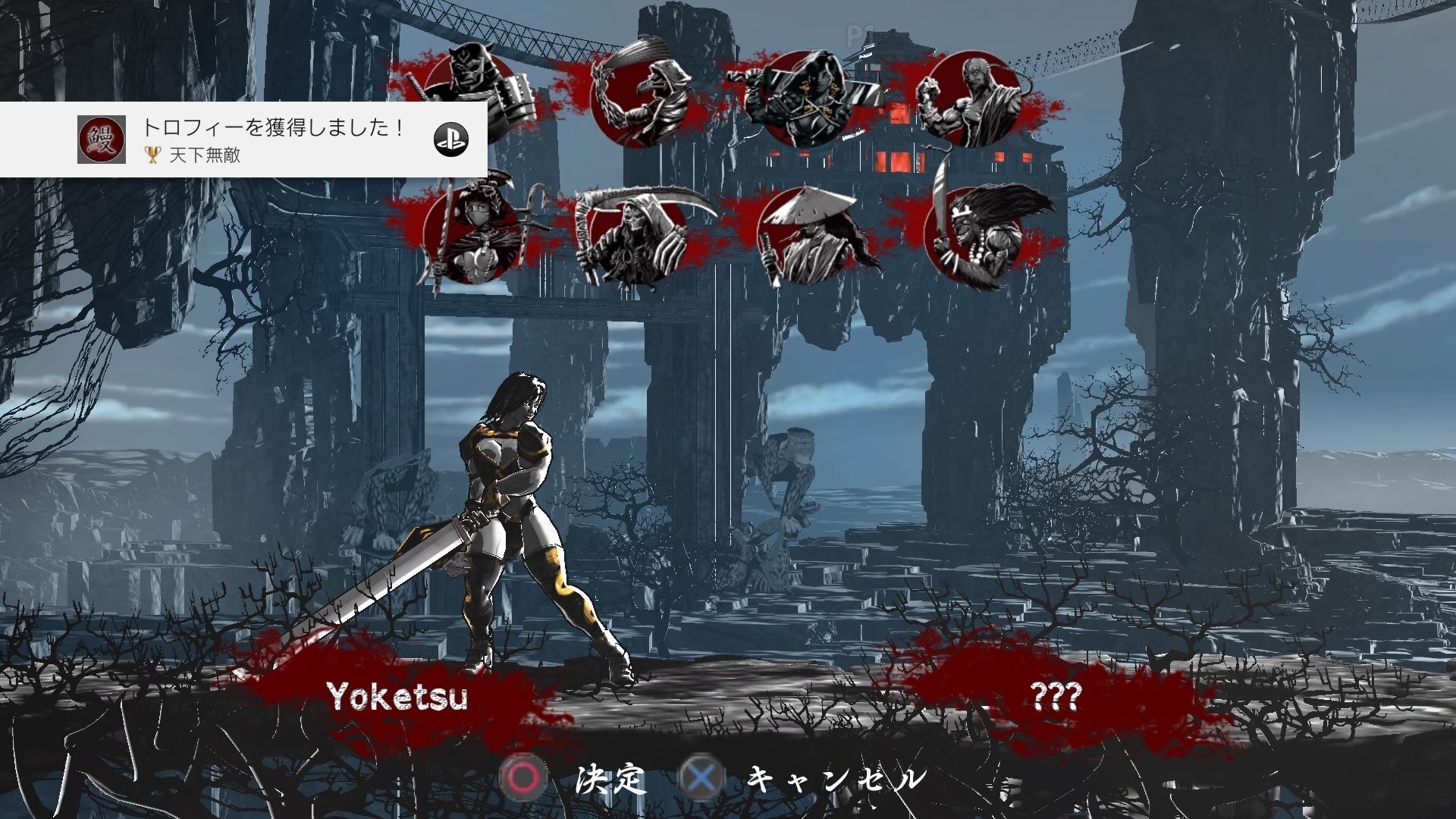Choose the hooded beaked fighter with chain whip
The width and height of the screenshot is (1456, 819).
(641, 99)
